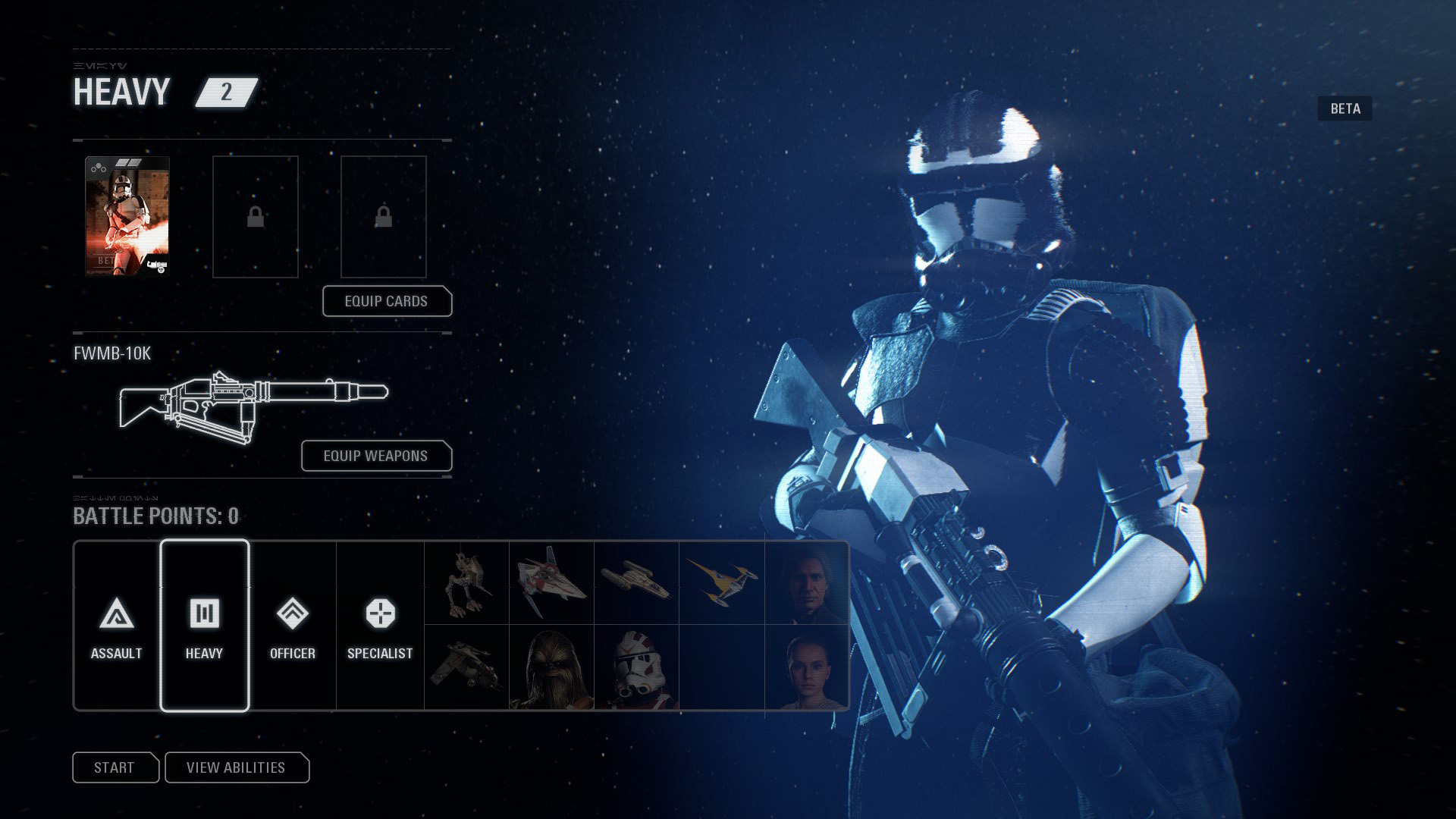Open the Equip Weapons screen
Screen dimensions: 1456x819
click(x=376, y=456)
